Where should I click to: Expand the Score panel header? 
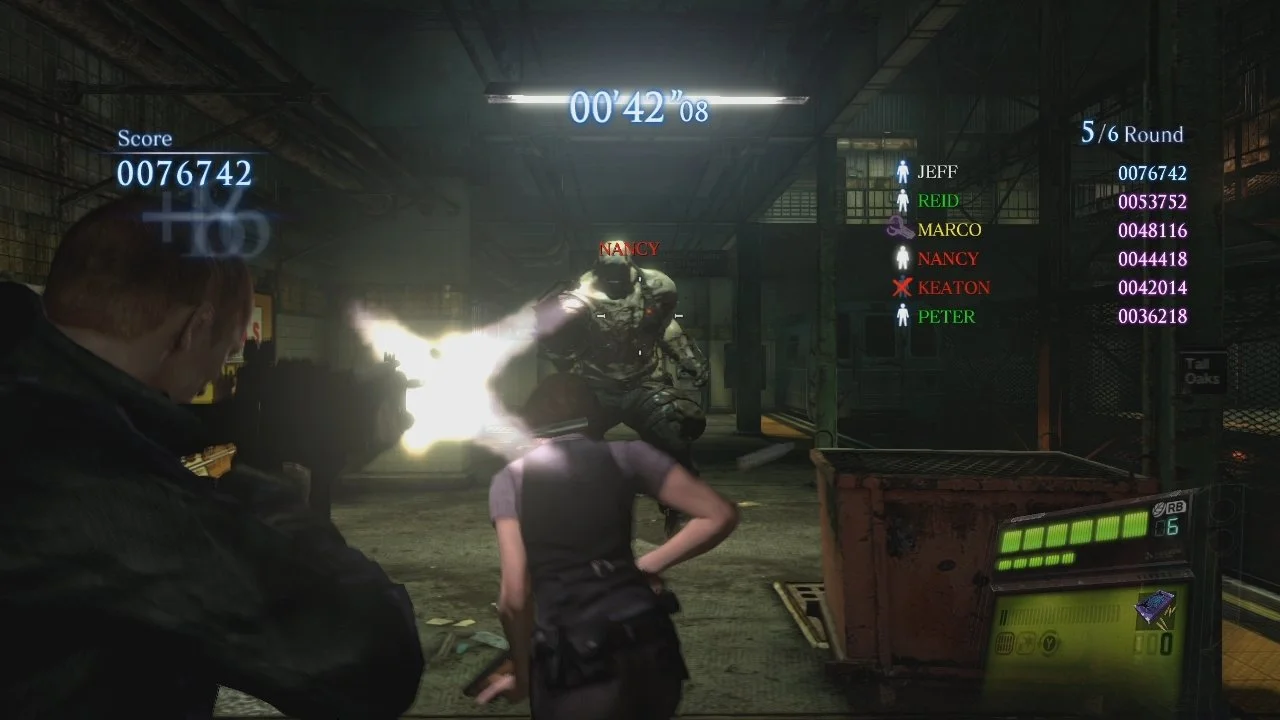pyautogui.click(x=145, y=138)
